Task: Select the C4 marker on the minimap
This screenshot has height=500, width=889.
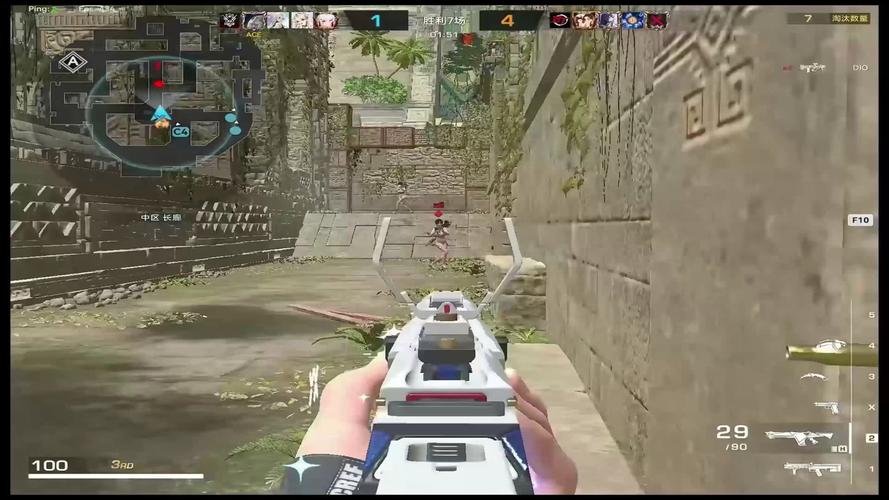Action: (181, 131)
